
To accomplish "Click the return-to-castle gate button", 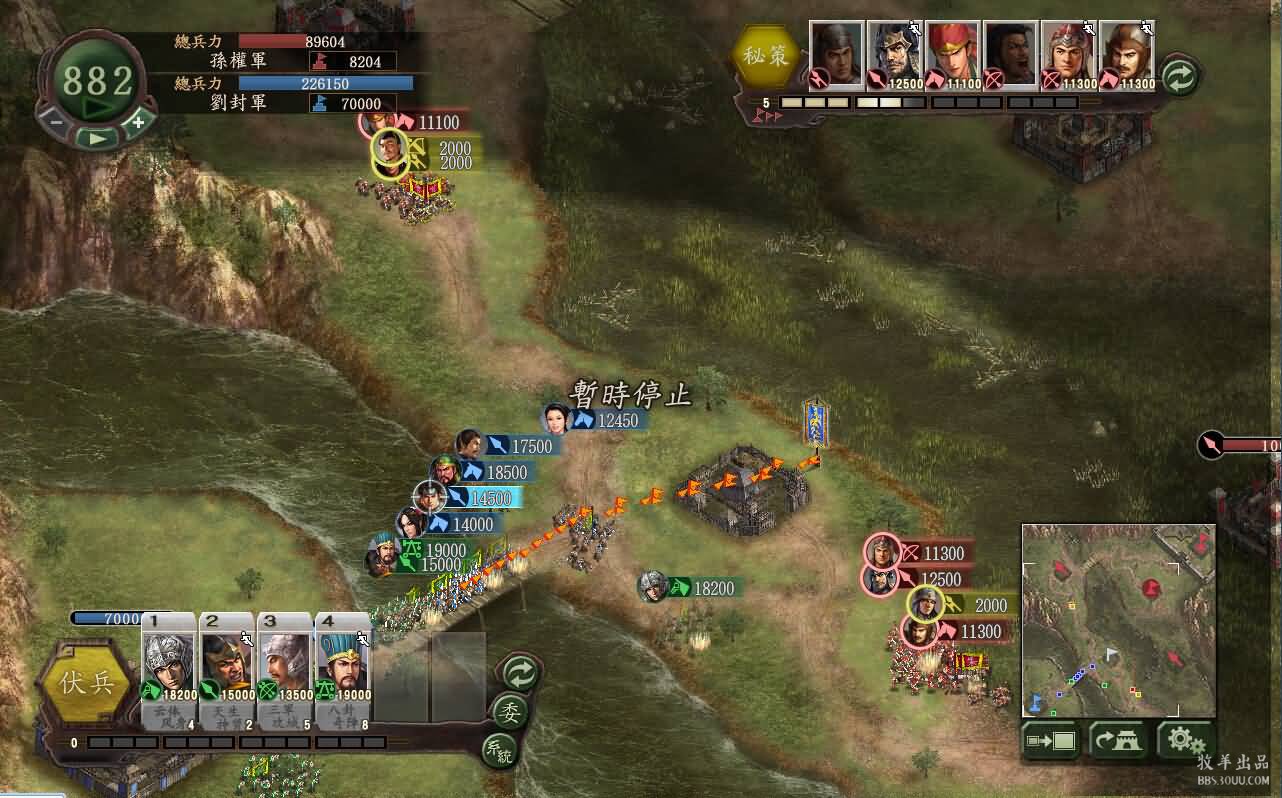I will 1118,741.
